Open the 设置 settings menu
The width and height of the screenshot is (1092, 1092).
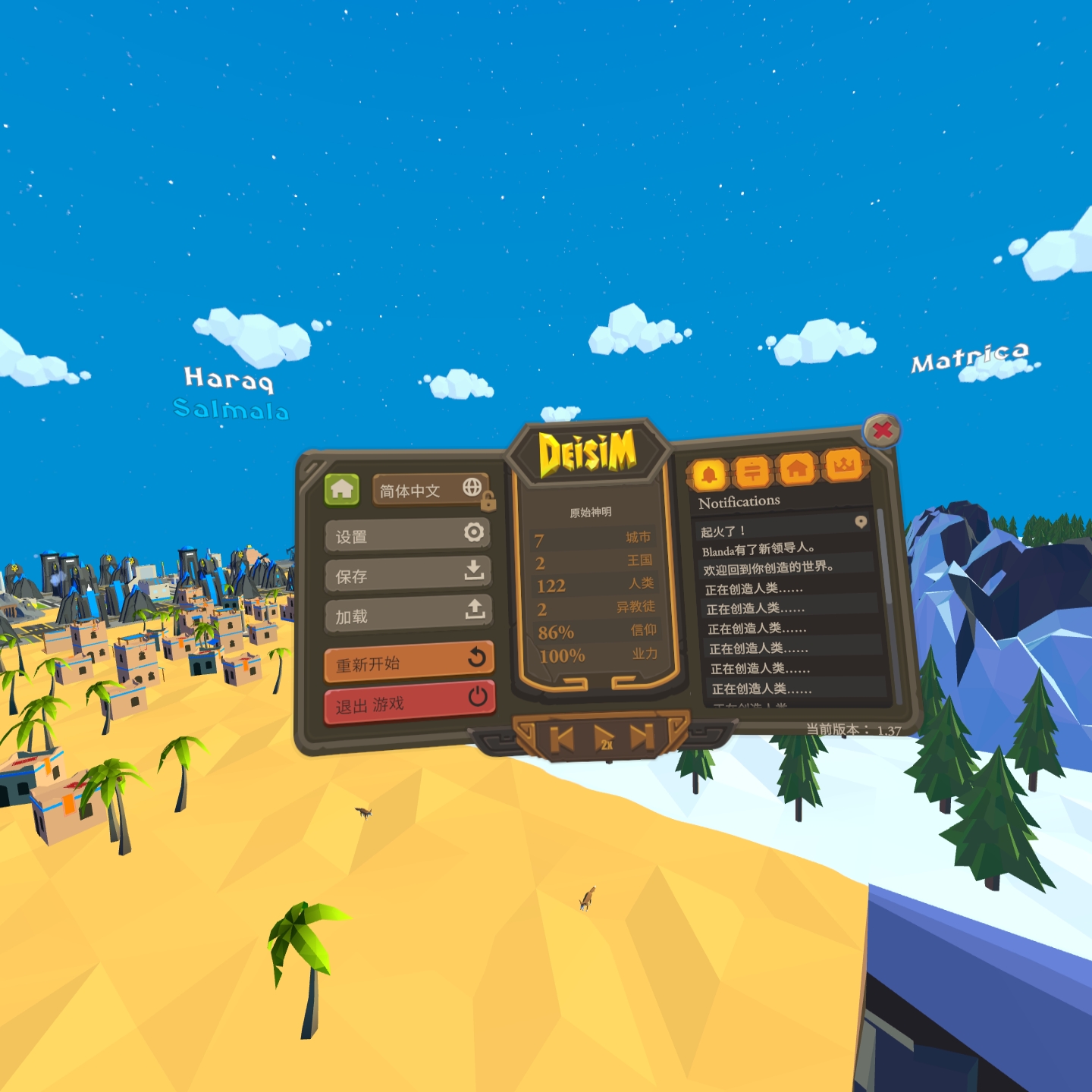click(x=407, y=535)
